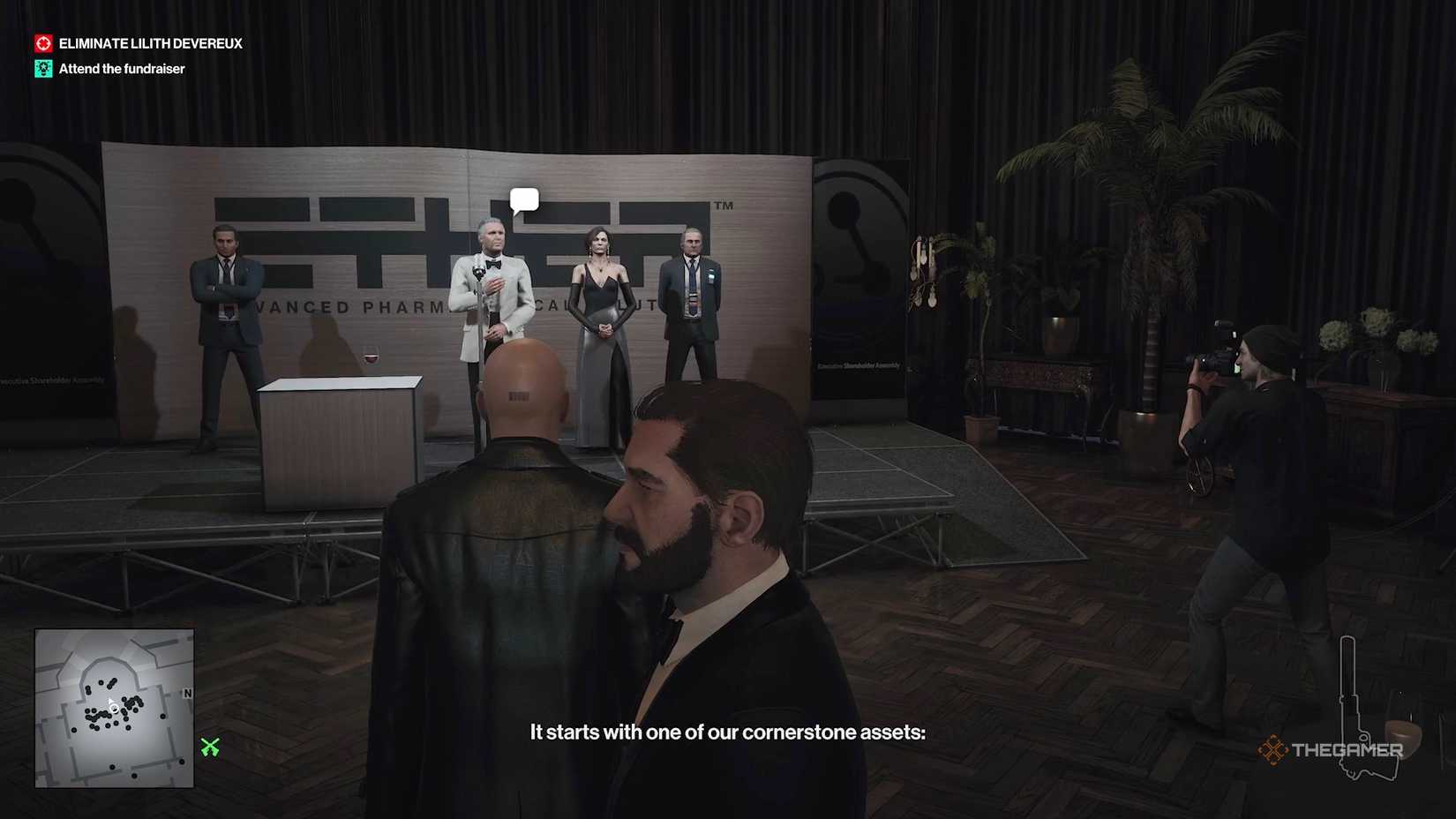
Task: Expand the objectives list at top left
Action: pyautogui.click(x=137, y=55)
